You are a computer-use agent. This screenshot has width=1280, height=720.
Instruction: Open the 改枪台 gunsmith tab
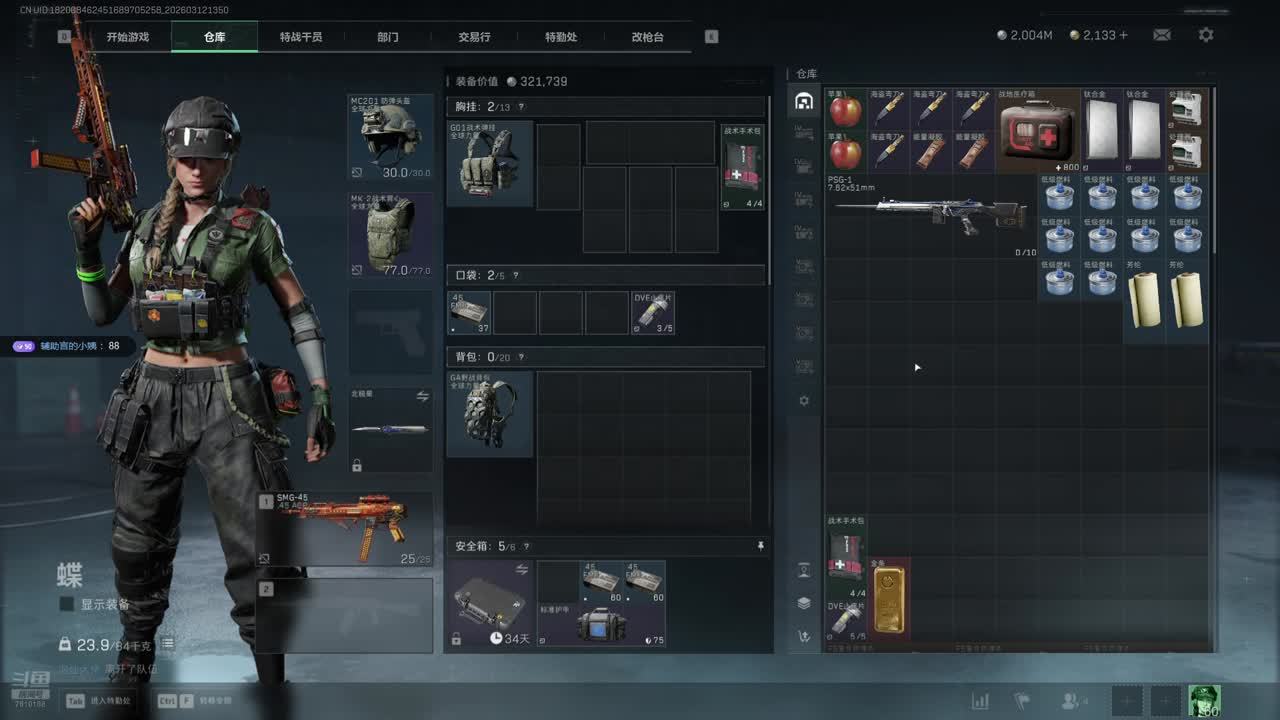click(647, 37)
